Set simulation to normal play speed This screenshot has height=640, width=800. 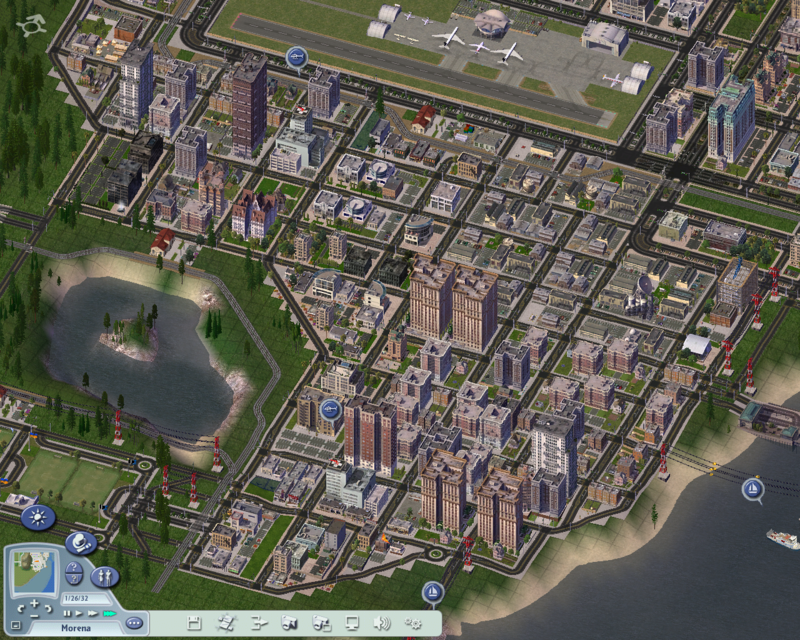click(x=77, y=613)
